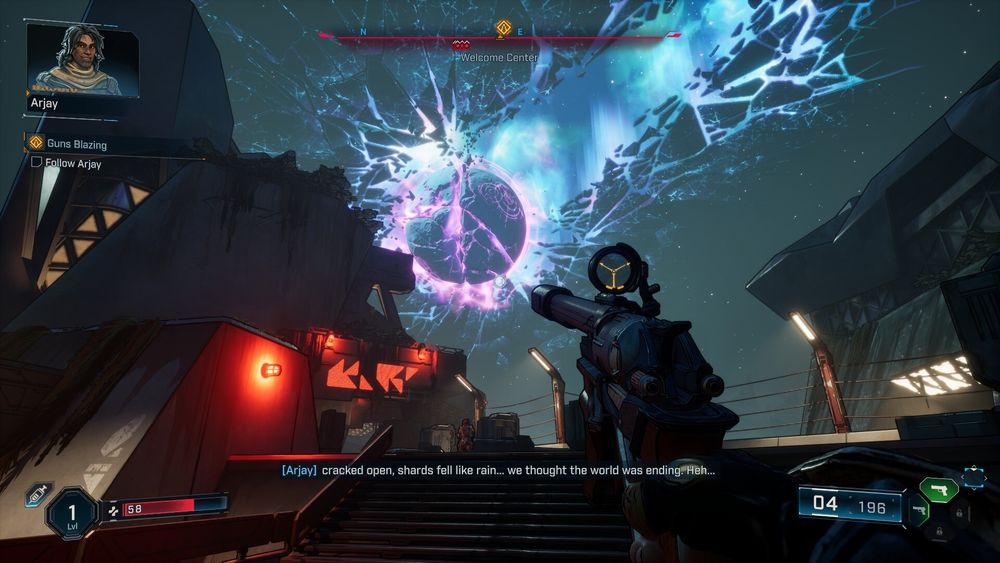This screenshot has width=1000, height=563.
Task: Open the level 1 character badge
Action: 72,513
